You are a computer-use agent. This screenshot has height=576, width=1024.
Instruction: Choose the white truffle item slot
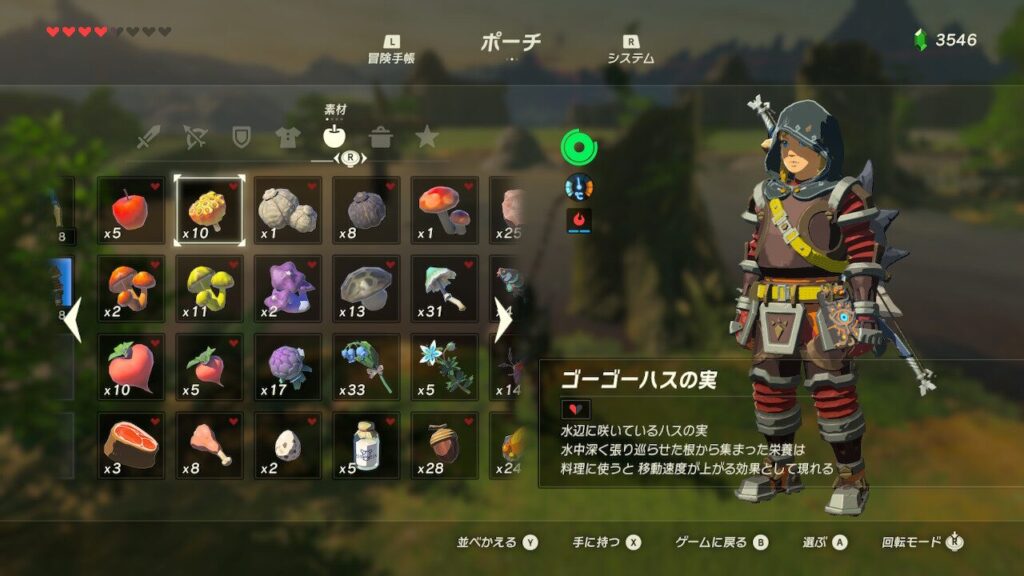coord(288,210)
